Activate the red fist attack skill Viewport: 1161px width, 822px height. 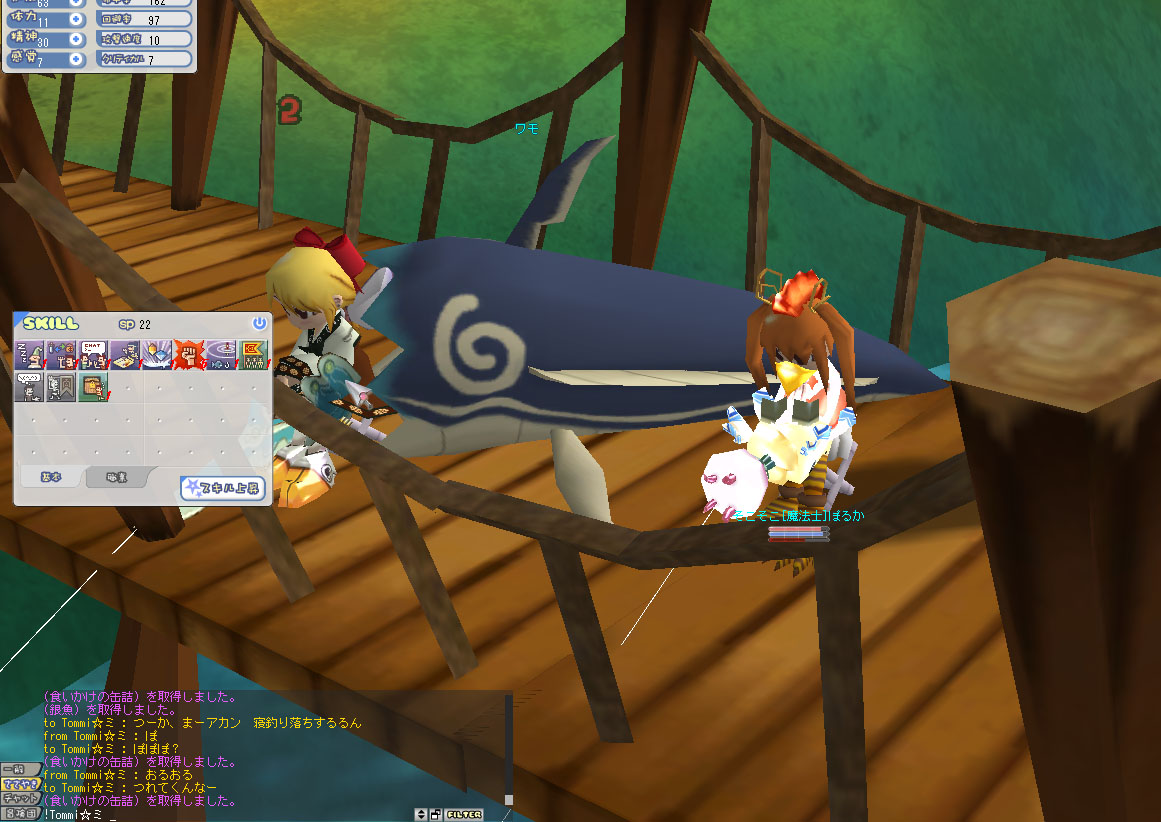coord(187,353)
